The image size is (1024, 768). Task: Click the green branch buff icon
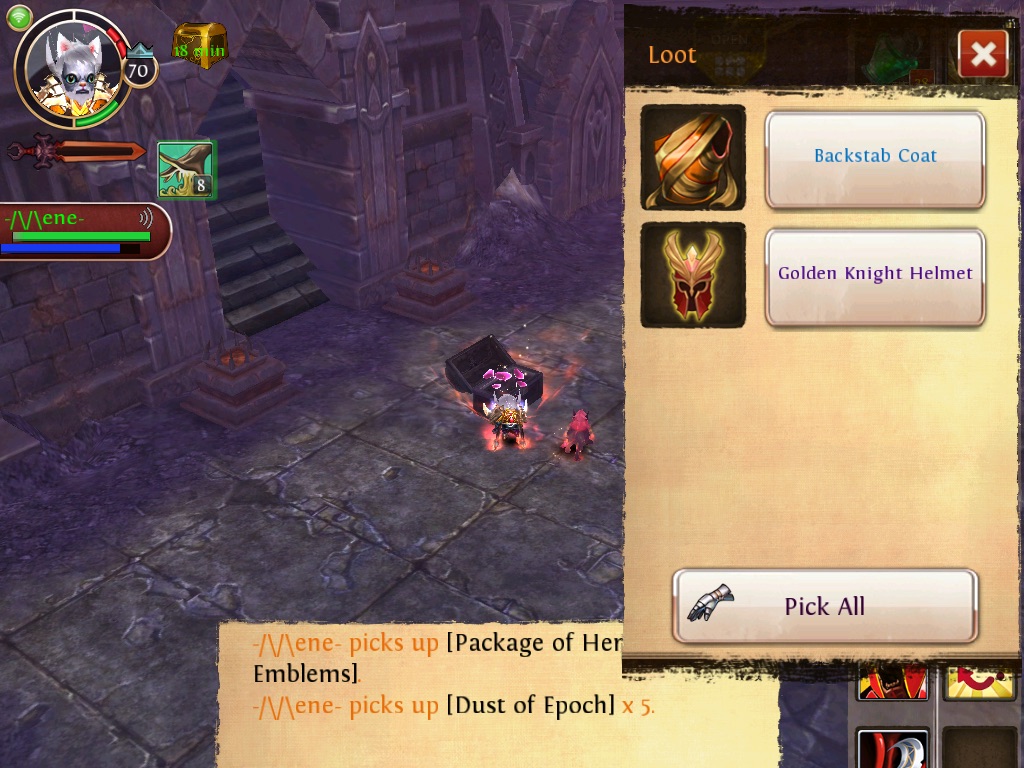186,169
